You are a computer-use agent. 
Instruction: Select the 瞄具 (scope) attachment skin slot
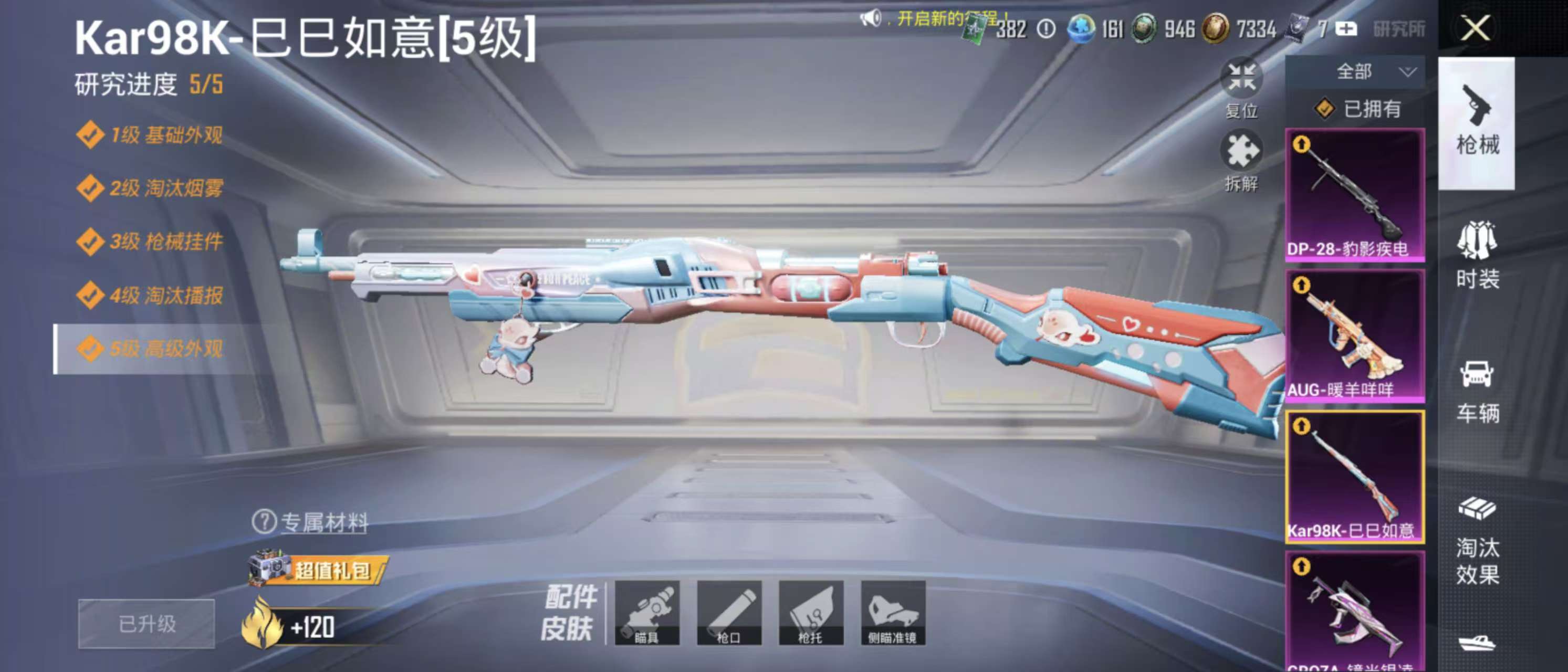tap(647, 612)
